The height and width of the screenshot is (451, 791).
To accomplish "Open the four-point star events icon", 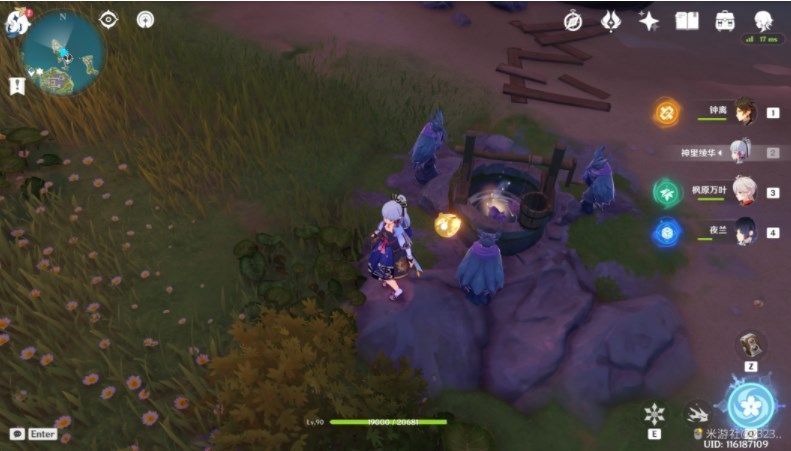I will [x=648, y=21].
